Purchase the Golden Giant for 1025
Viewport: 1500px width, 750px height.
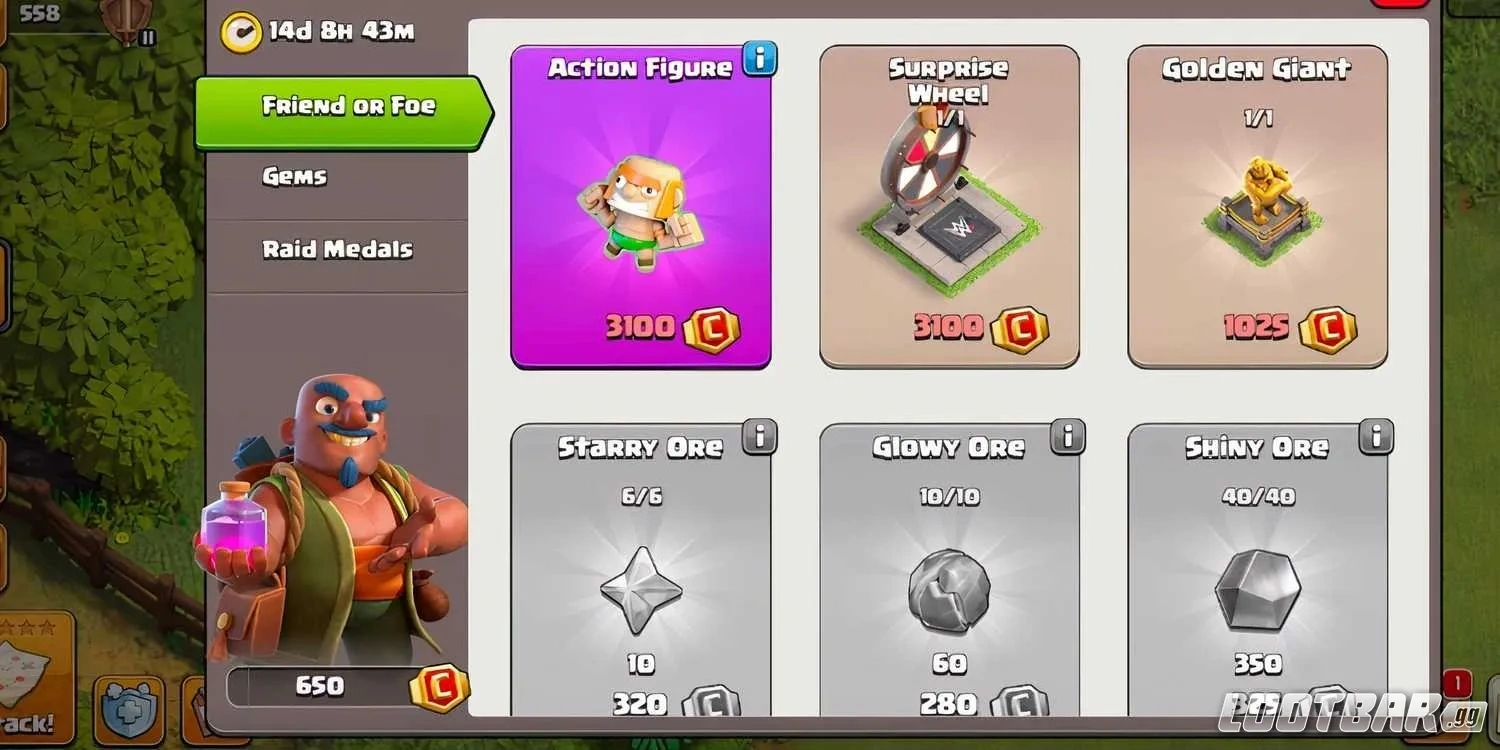tap(1256, 327)
